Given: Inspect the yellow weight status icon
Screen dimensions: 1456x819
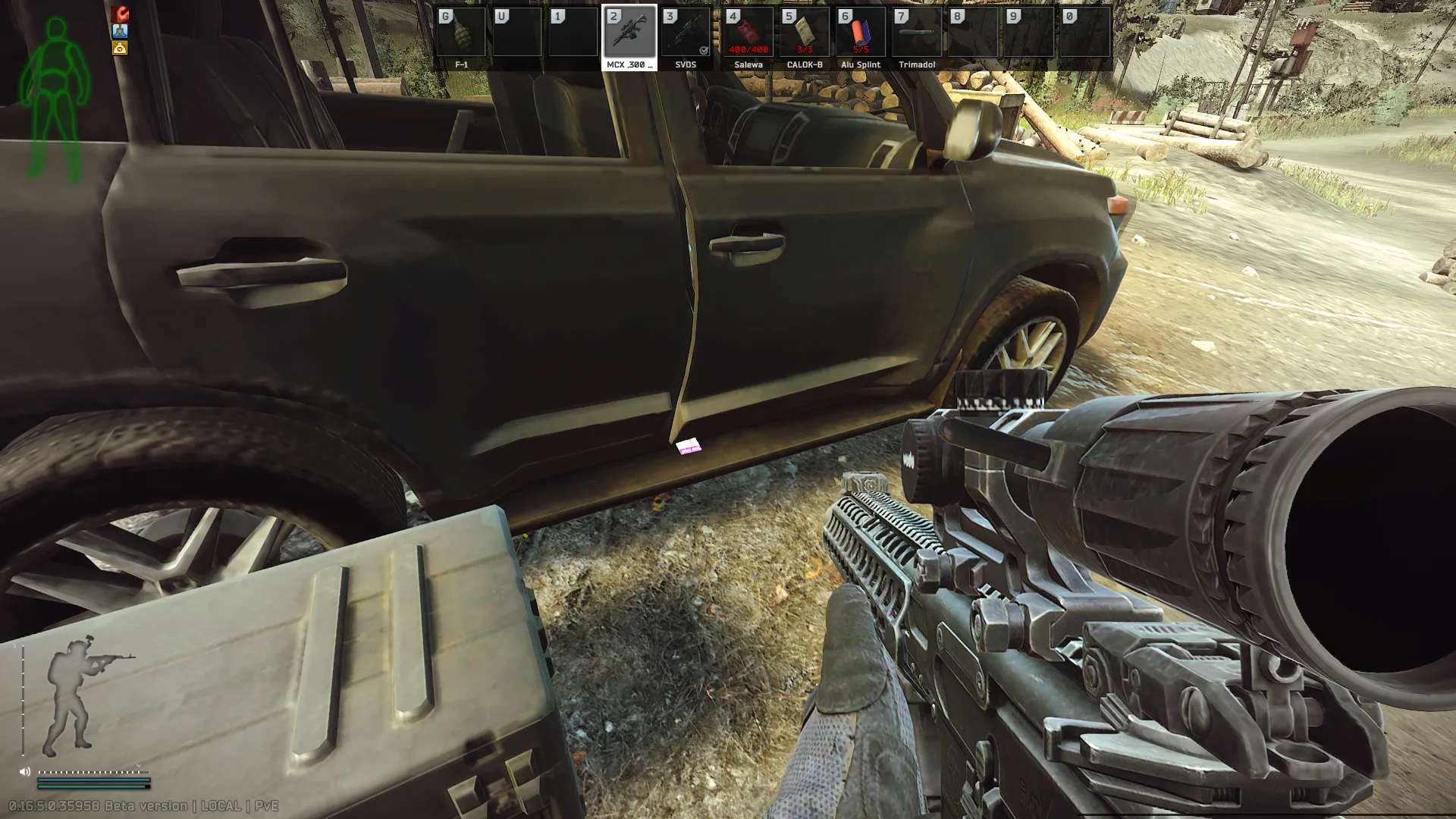Looking at the screenshot, I should coord(120,49).
